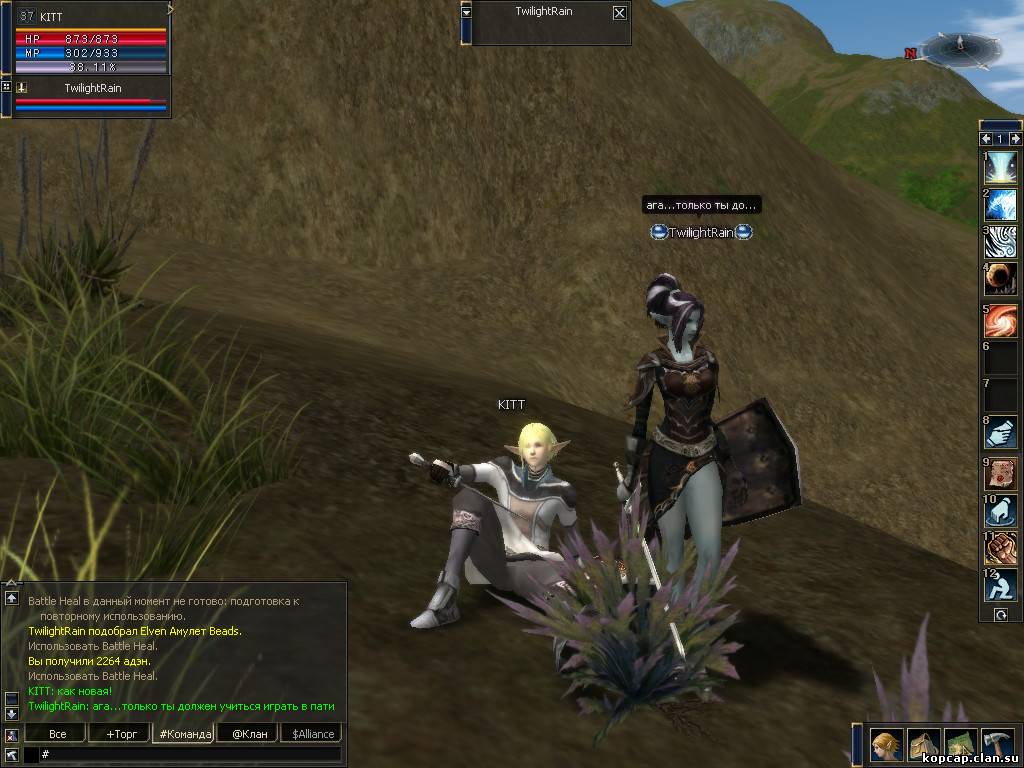Trigger the hand pickup action in slot 8
Viewport: 1024px width, 768px height.
1000,432
